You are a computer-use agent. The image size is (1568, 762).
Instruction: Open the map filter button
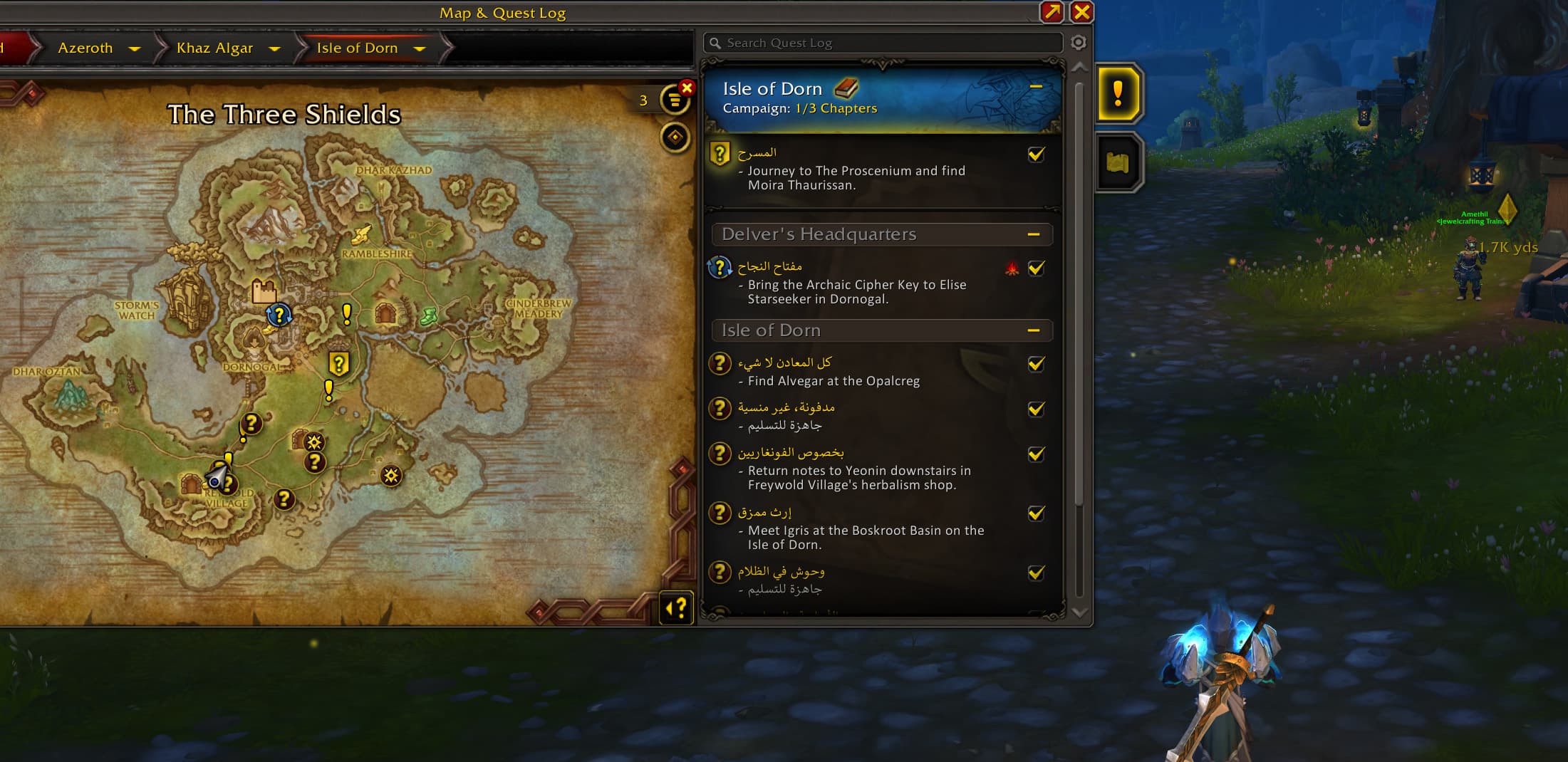pyautogui.click(x=674, y=100)
